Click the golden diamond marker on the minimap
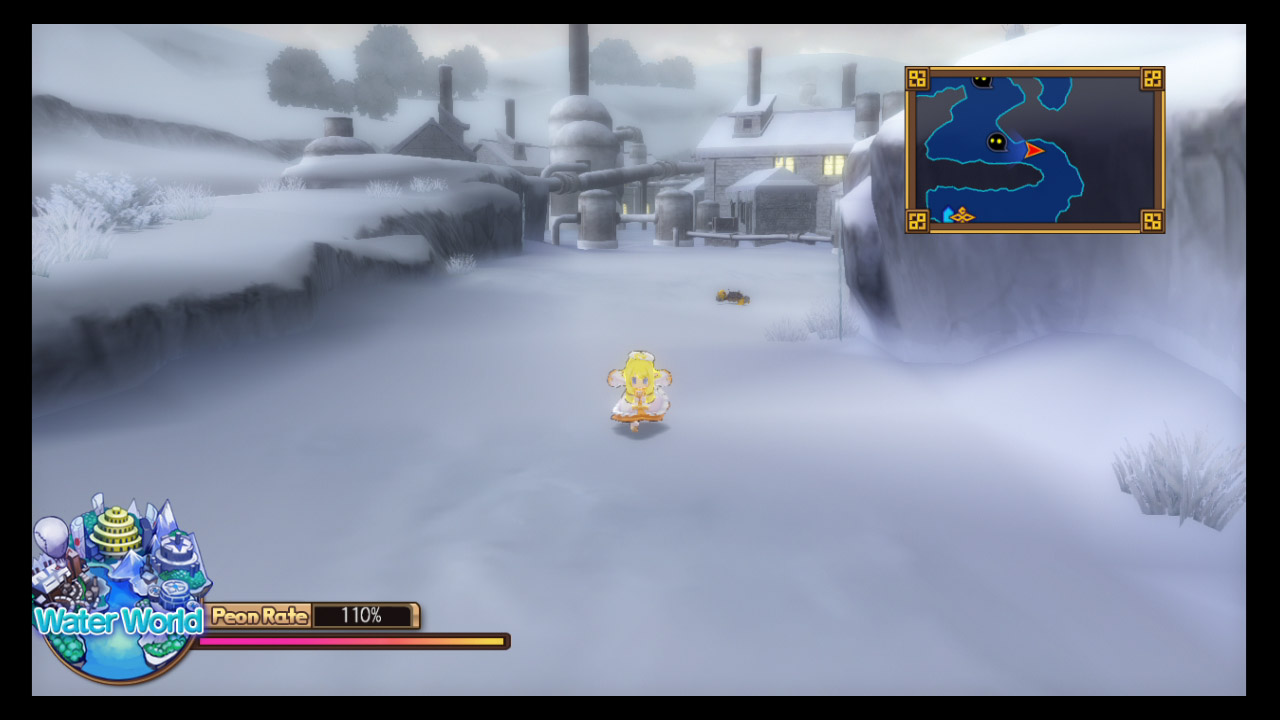This screenshot has width=1280, height=720. pyautogui.click(x=962, y=214)
